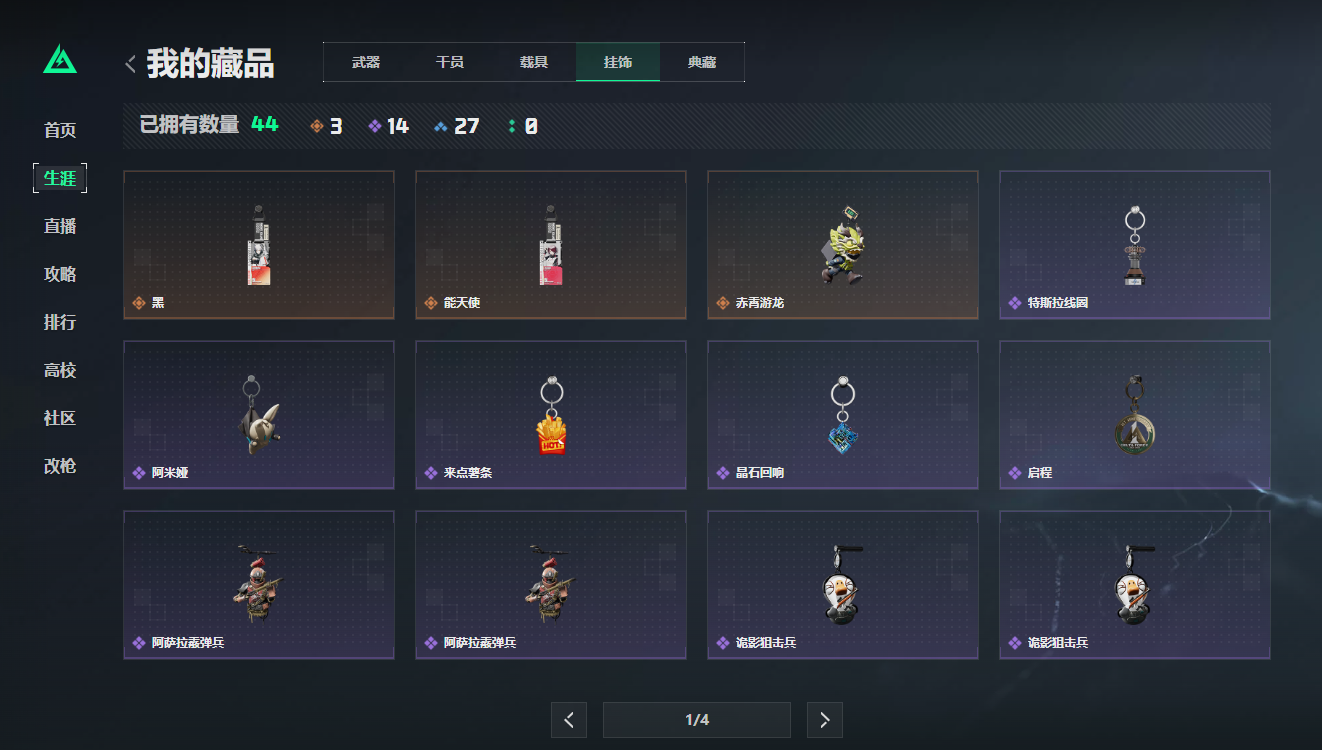The image size is (1322, 750).
Task: Click the 1/4 page indicator
Action: click(x=696, y=719)
